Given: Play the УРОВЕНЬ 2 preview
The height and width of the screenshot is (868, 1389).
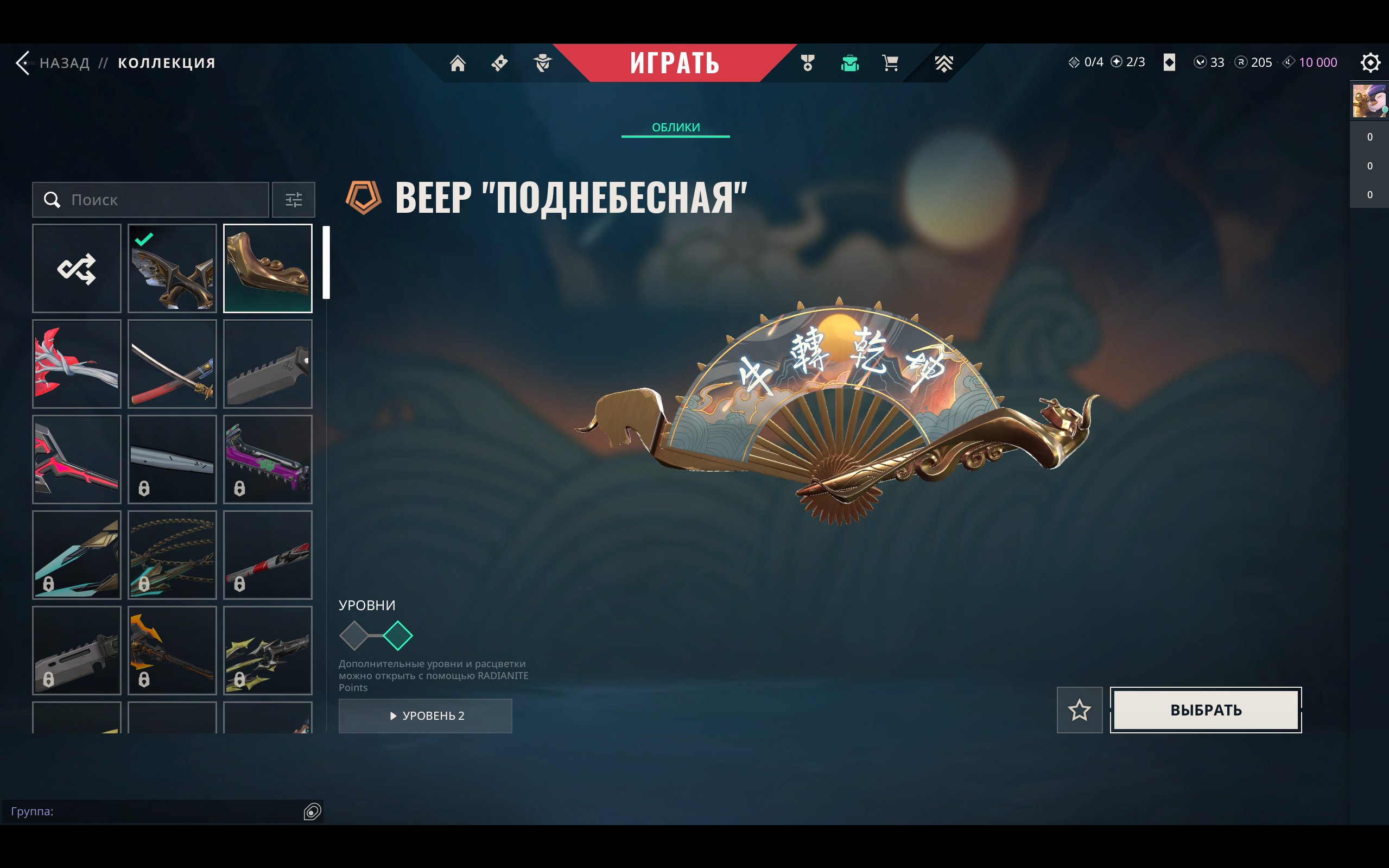Looking at the screenshot, I should pyautogui.click(x=426, y=716).
